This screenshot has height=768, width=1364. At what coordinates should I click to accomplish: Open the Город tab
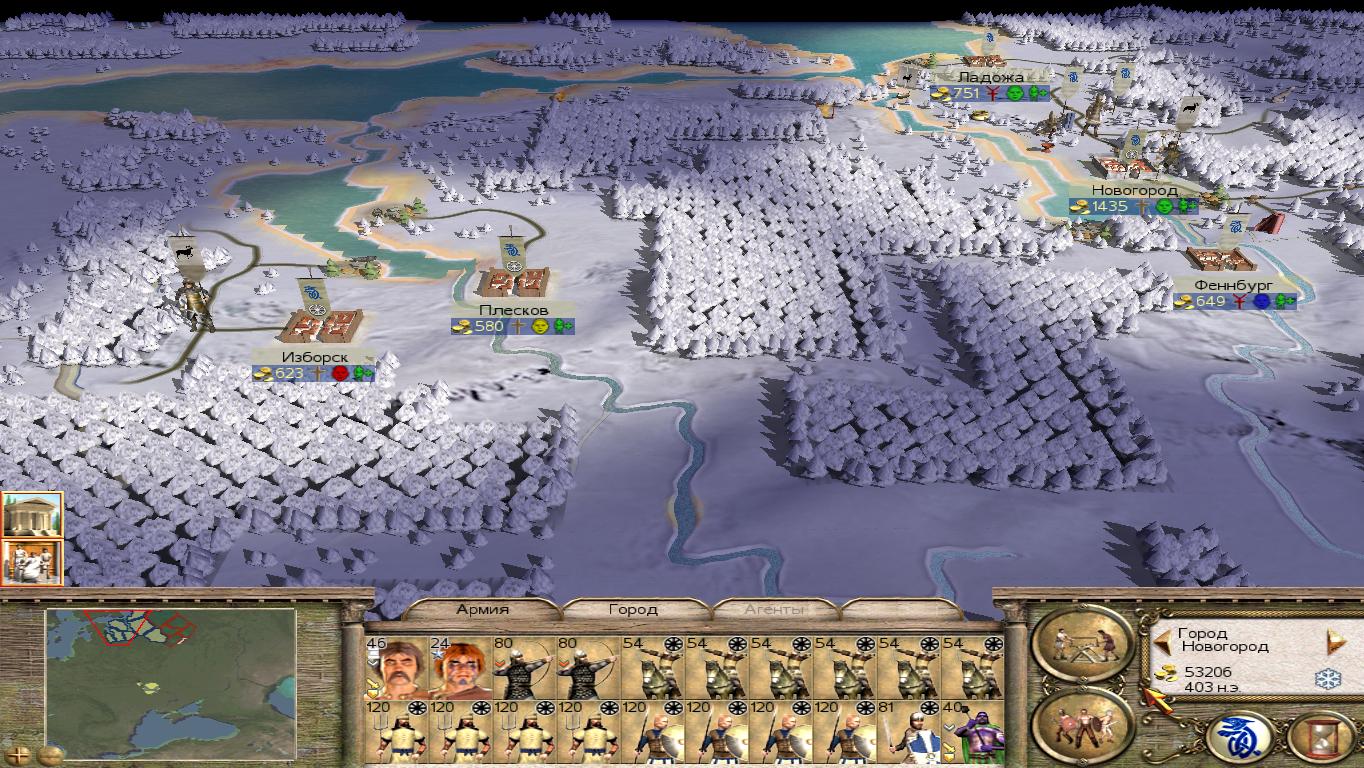pos(633,609)
